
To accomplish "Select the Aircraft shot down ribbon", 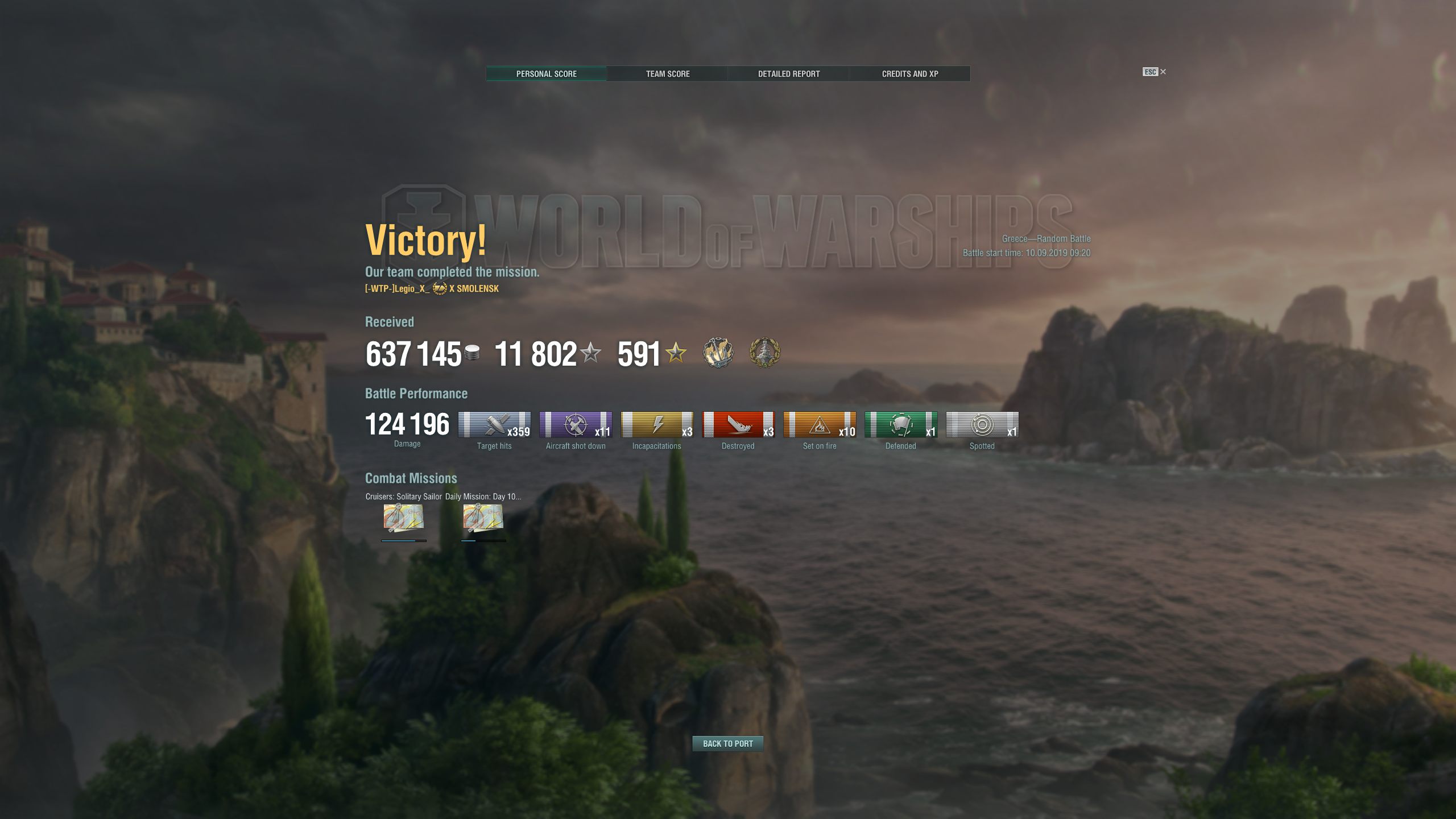I will [x=576, y=425].
